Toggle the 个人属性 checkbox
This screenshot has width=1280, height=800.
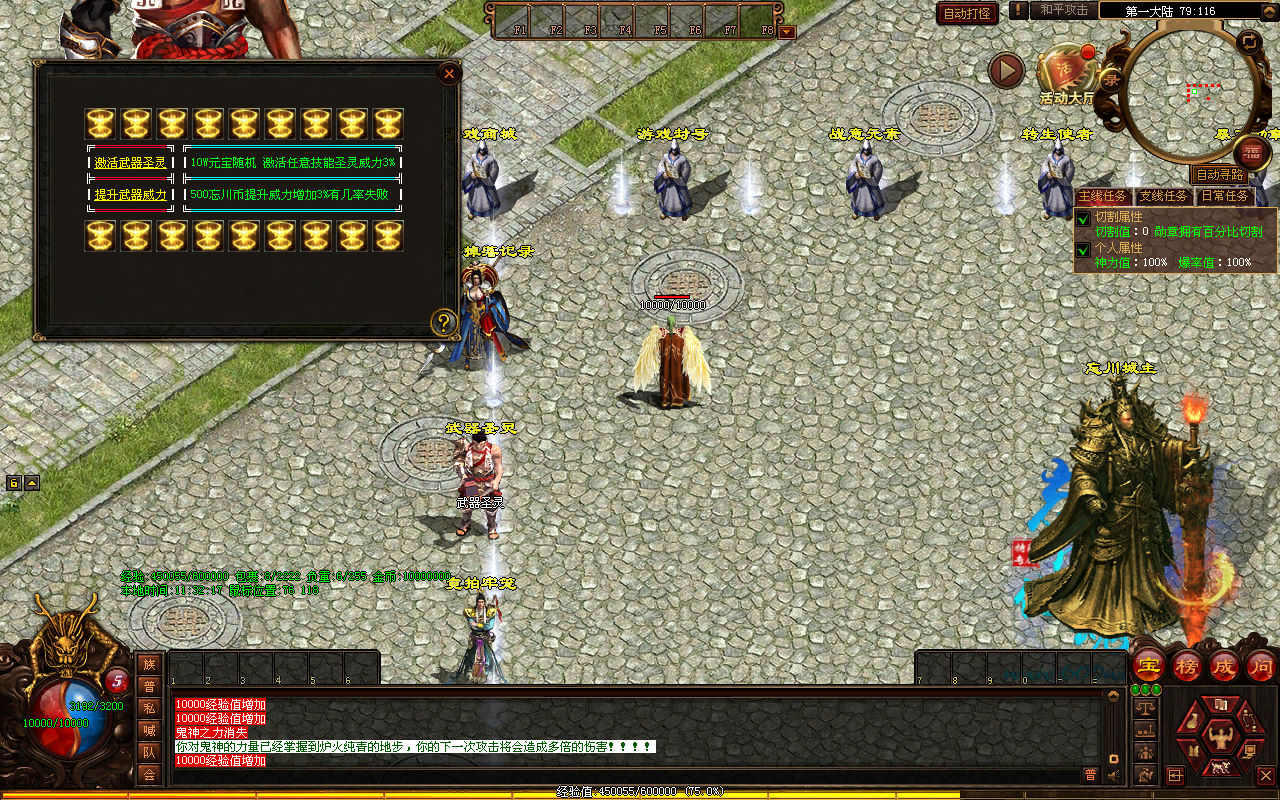pos(1083,250)
